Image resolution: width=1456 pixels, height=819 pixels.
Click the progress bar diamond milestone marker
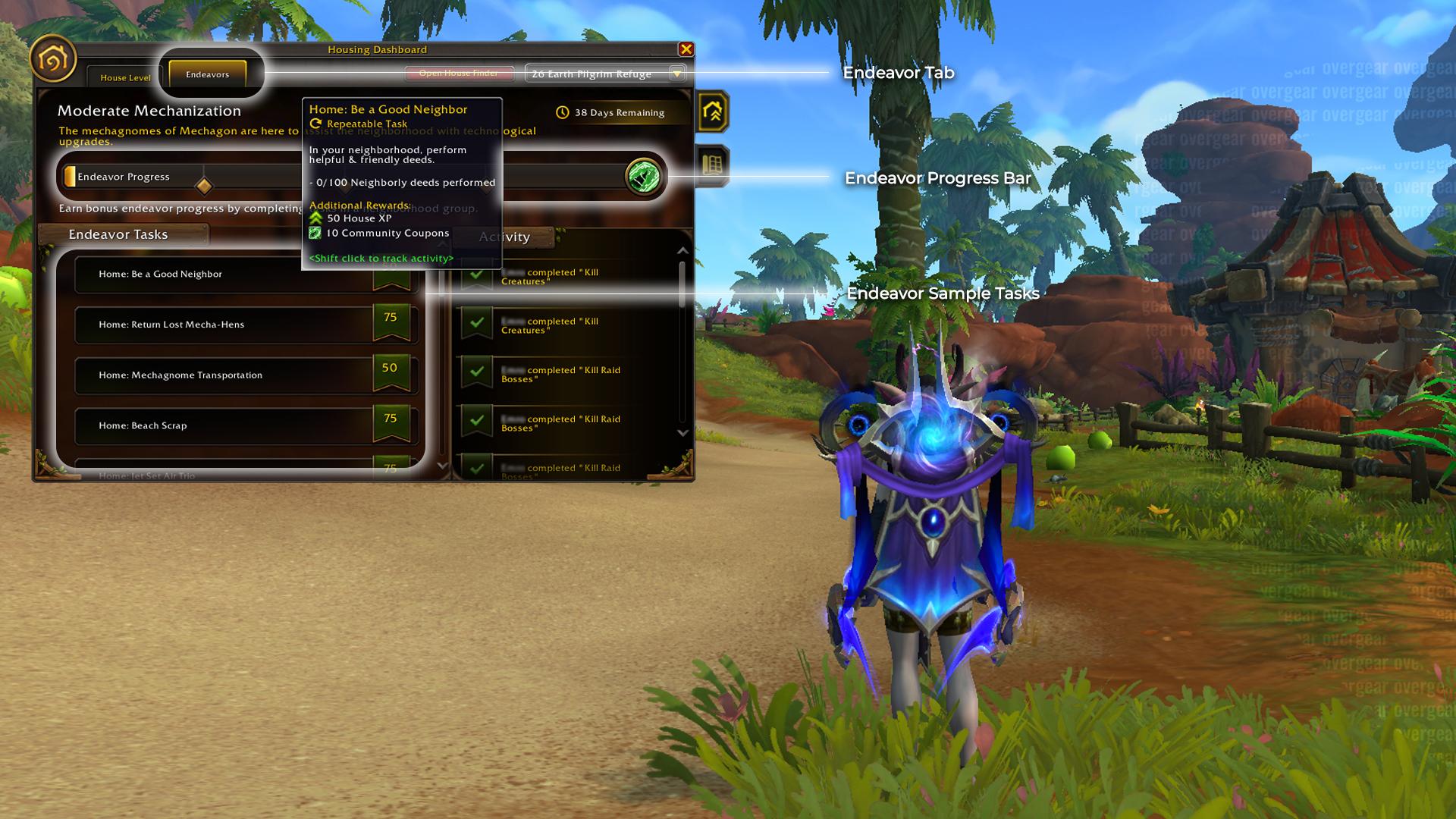(x=203, y=186)
